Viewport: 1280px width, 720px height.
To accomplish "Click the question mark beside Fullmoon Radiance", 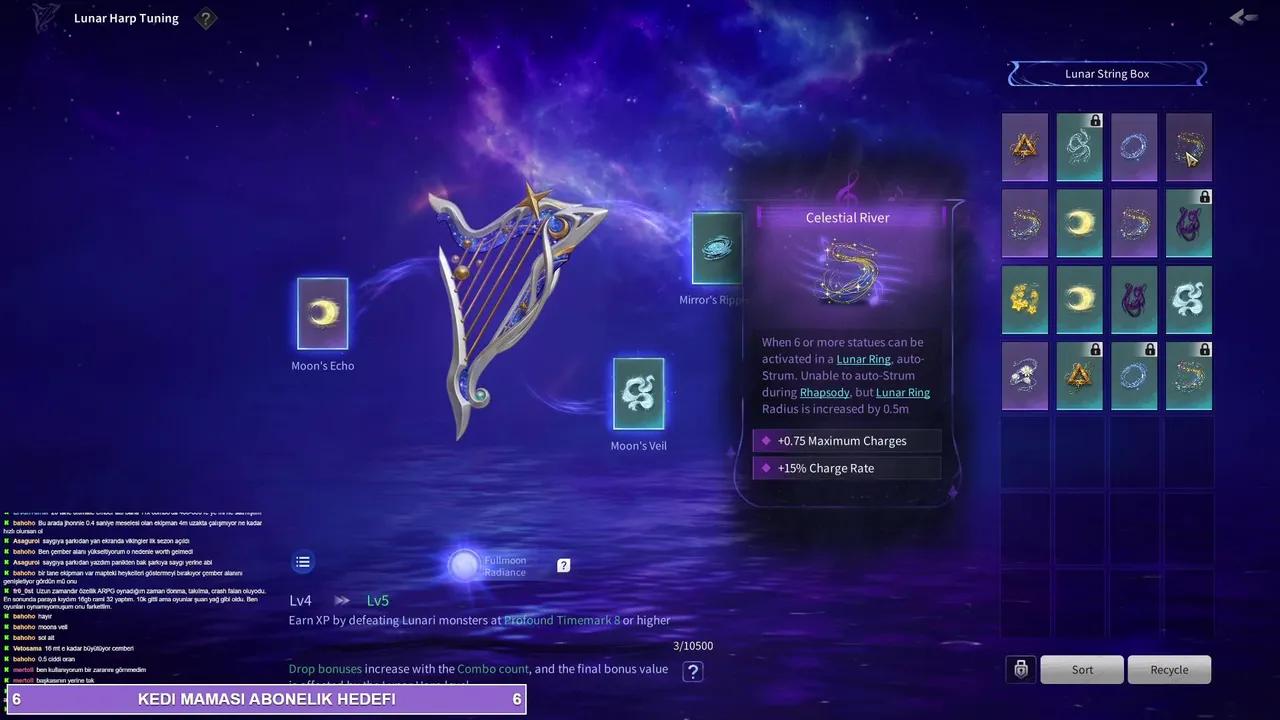I will 563,565.
